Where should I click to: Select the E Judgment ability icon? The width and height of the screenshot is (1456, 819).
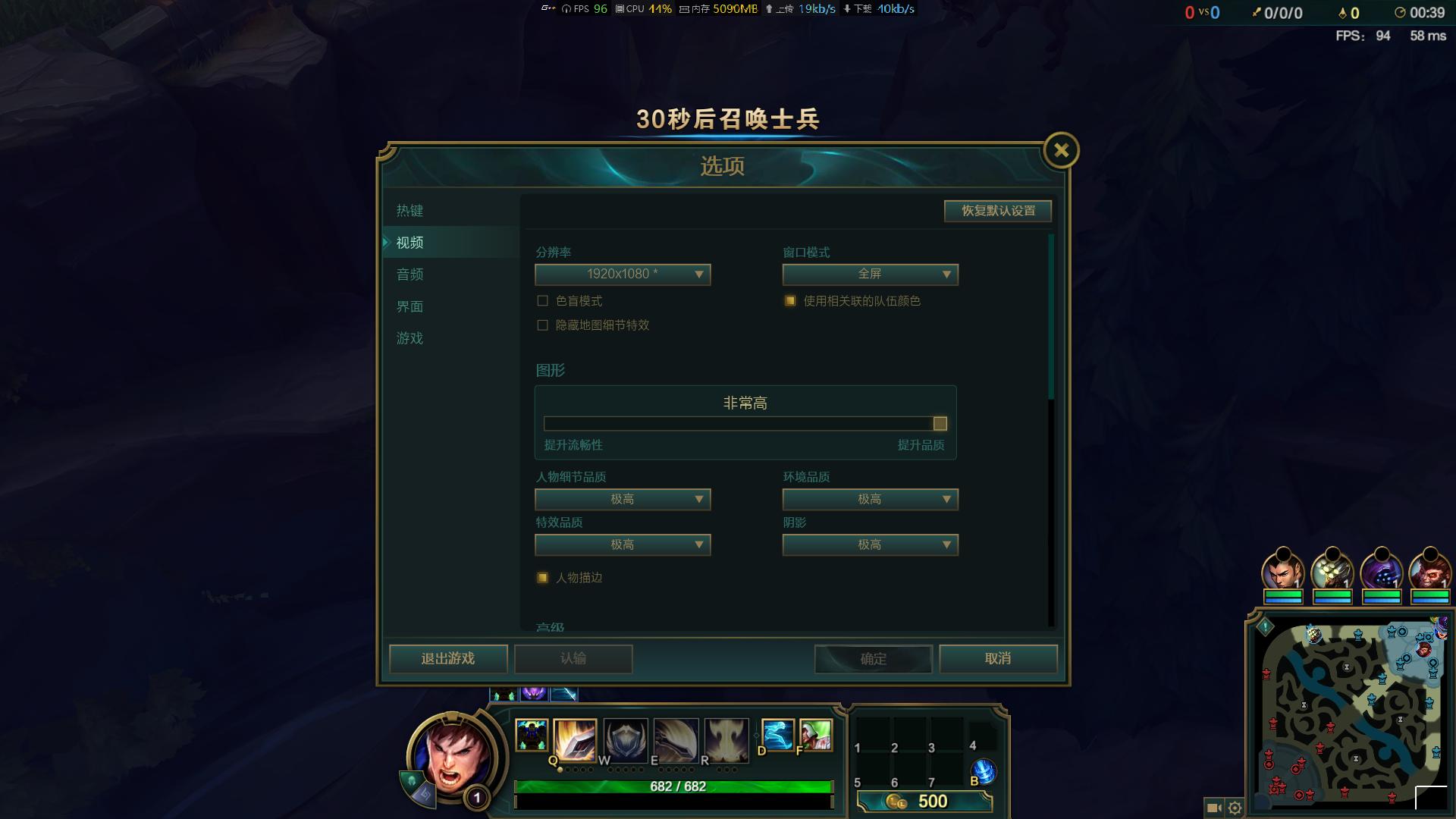[x=676, y=739]
